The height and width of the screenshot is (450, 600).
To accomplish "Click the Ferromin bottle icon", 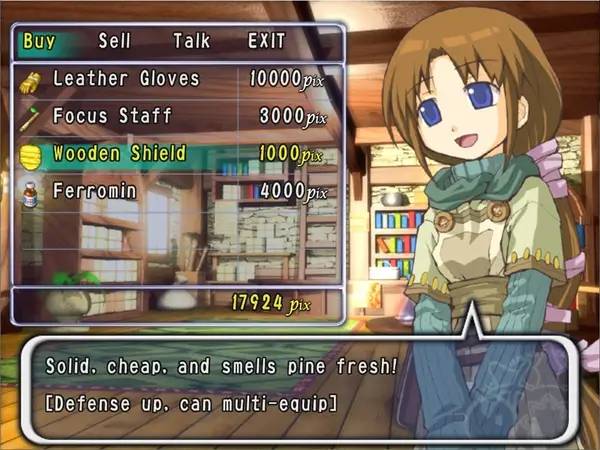I will pos(28,192).
